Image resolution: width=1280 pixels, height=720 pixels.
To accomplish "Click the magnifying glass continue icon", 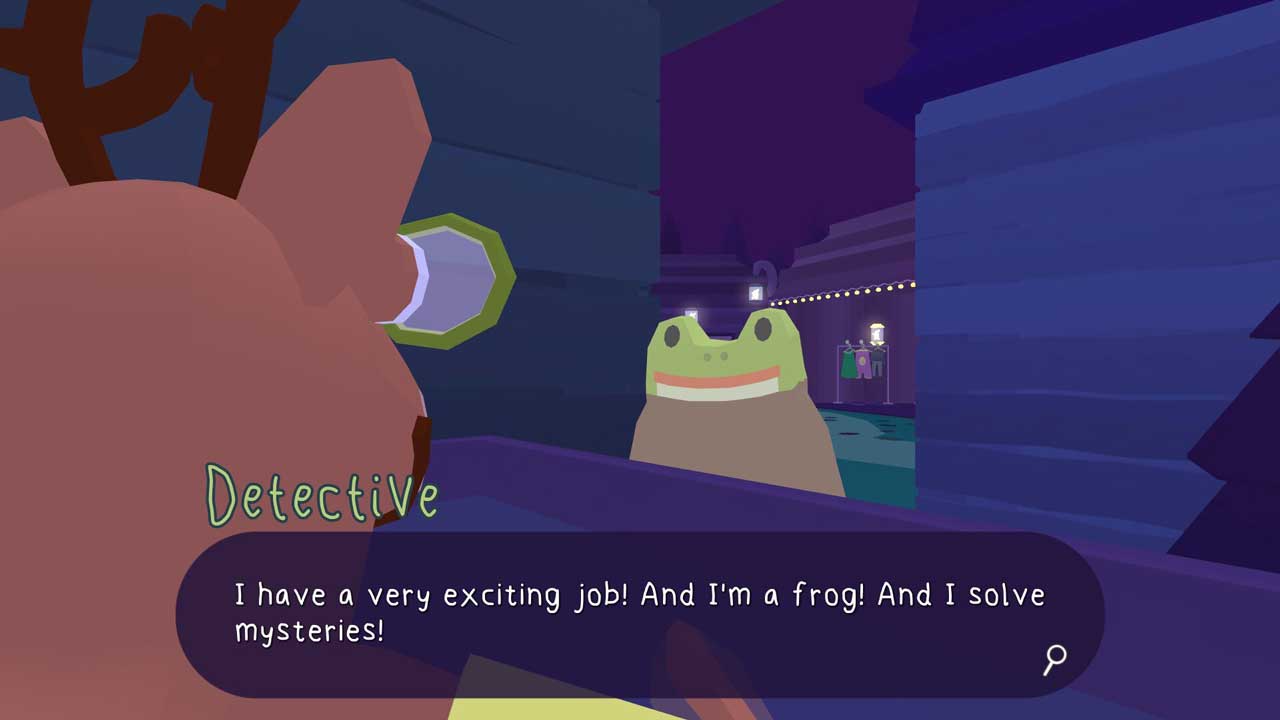I will tap(1055, 659).
